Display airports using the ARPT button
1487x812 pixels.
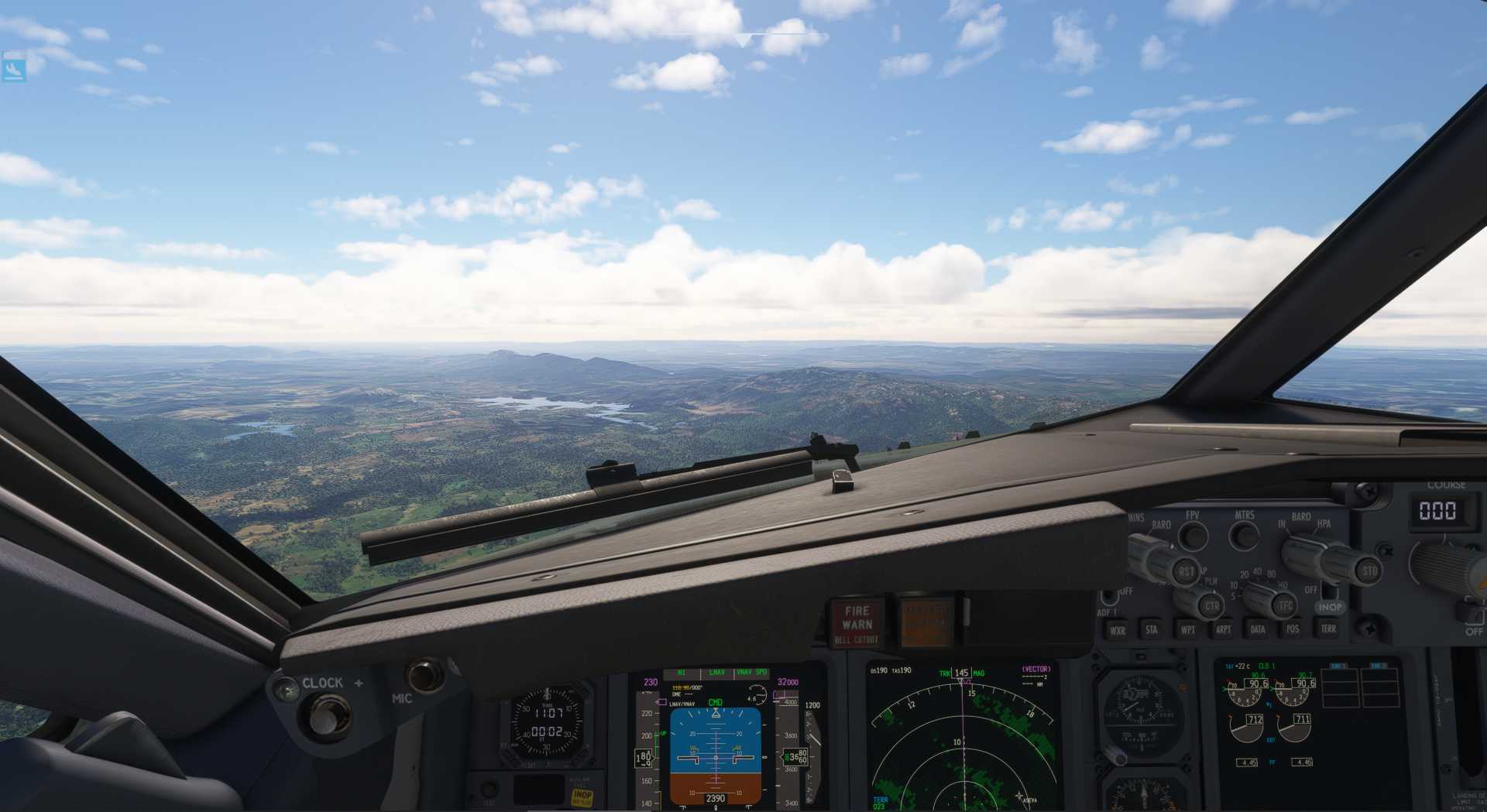click(x=1223, y=629)
